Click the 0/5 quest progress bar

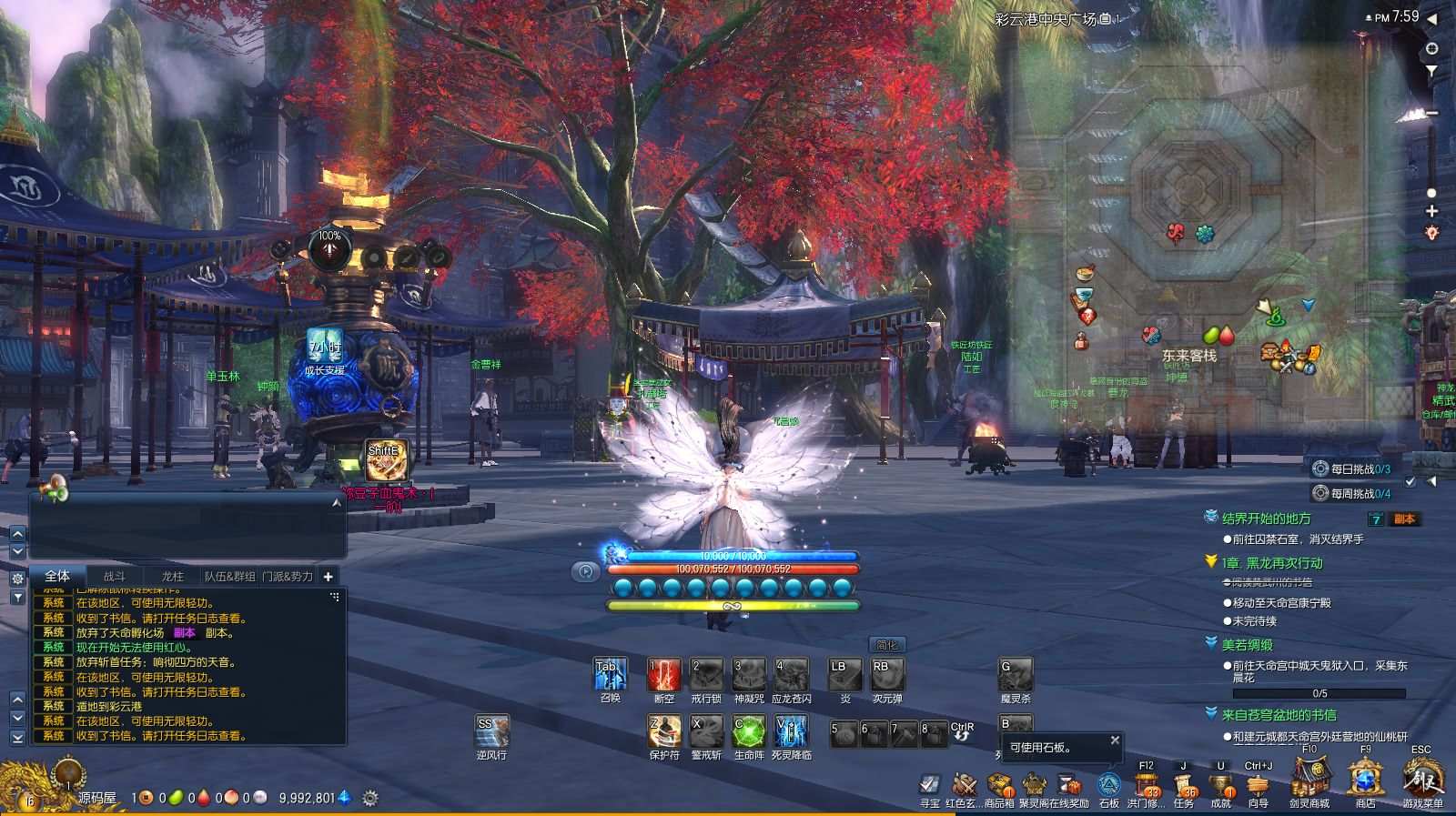(x=1319, y=694)
